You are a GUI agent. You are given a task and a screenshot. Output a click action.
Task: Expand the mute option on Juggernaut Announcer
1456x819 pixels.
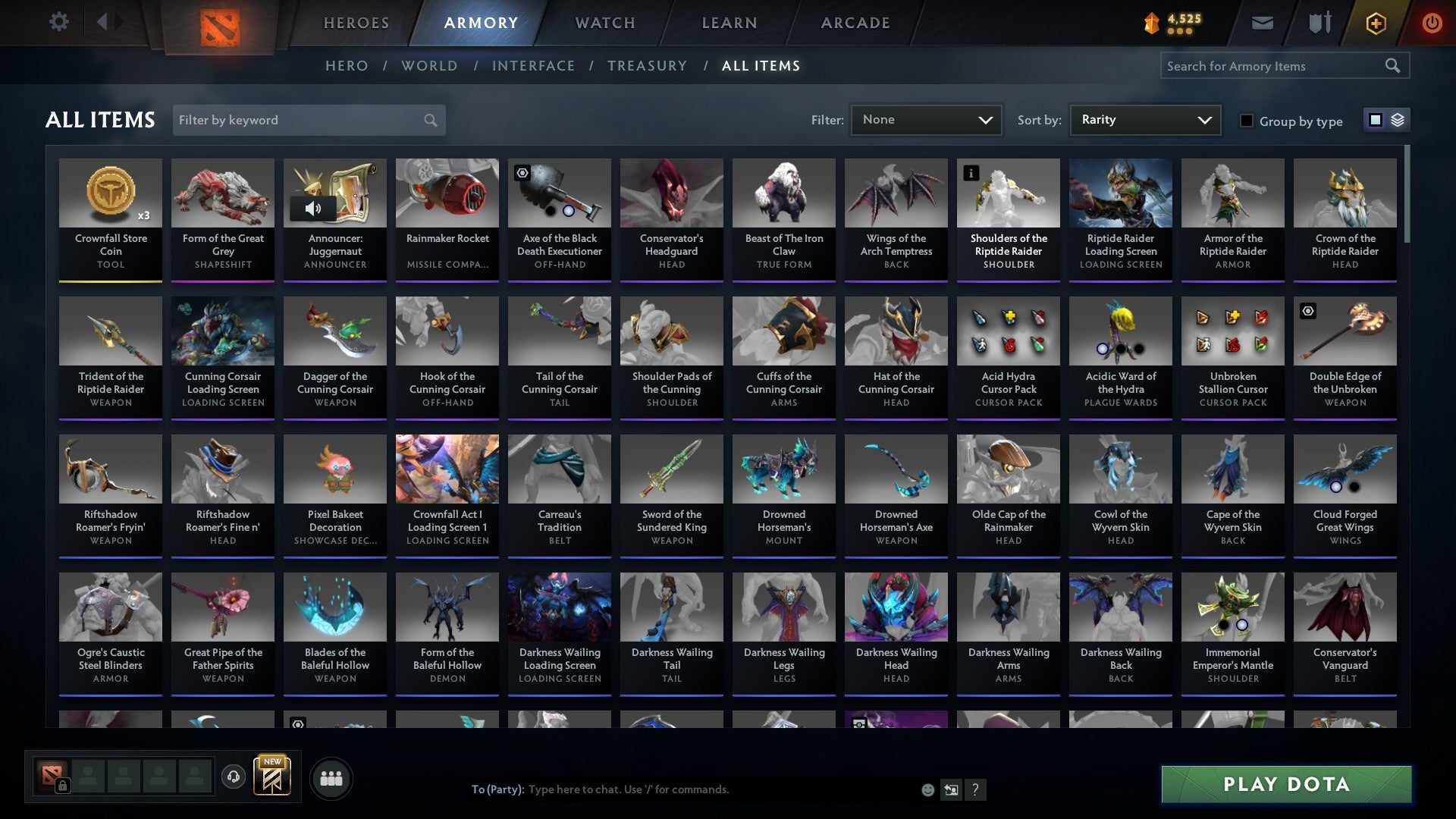tap(315, 207)
